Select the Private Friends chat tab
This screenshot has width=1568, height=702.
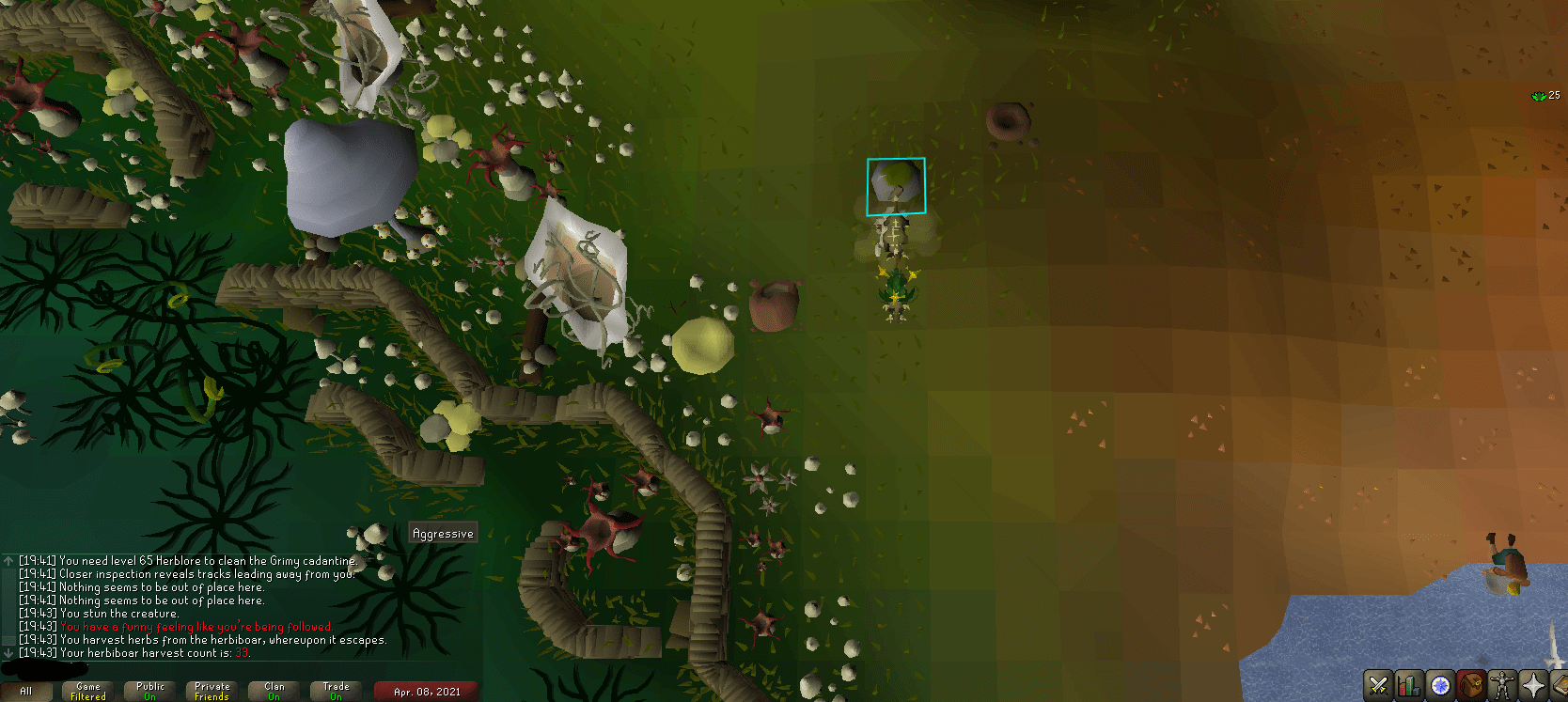(x=211, y=691)
